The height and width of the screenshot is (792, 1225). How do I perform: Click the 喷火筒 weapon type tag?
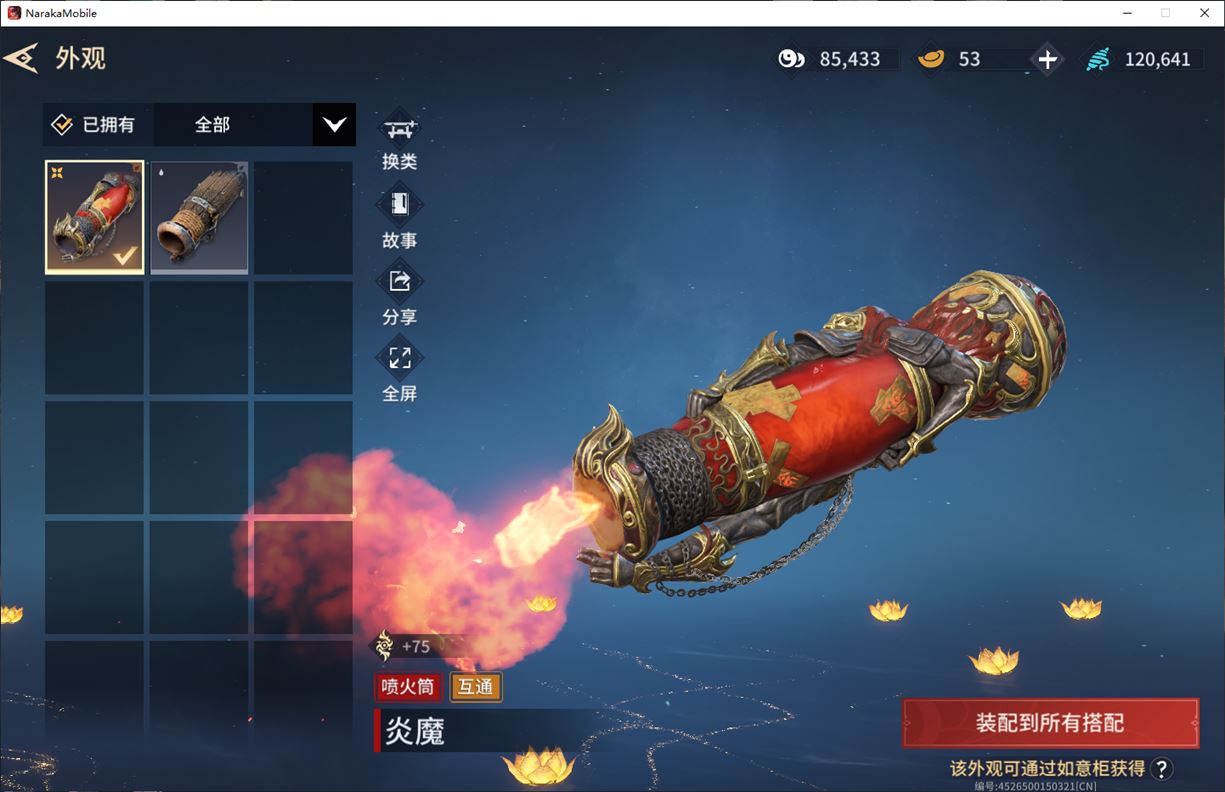coord(407,687)
